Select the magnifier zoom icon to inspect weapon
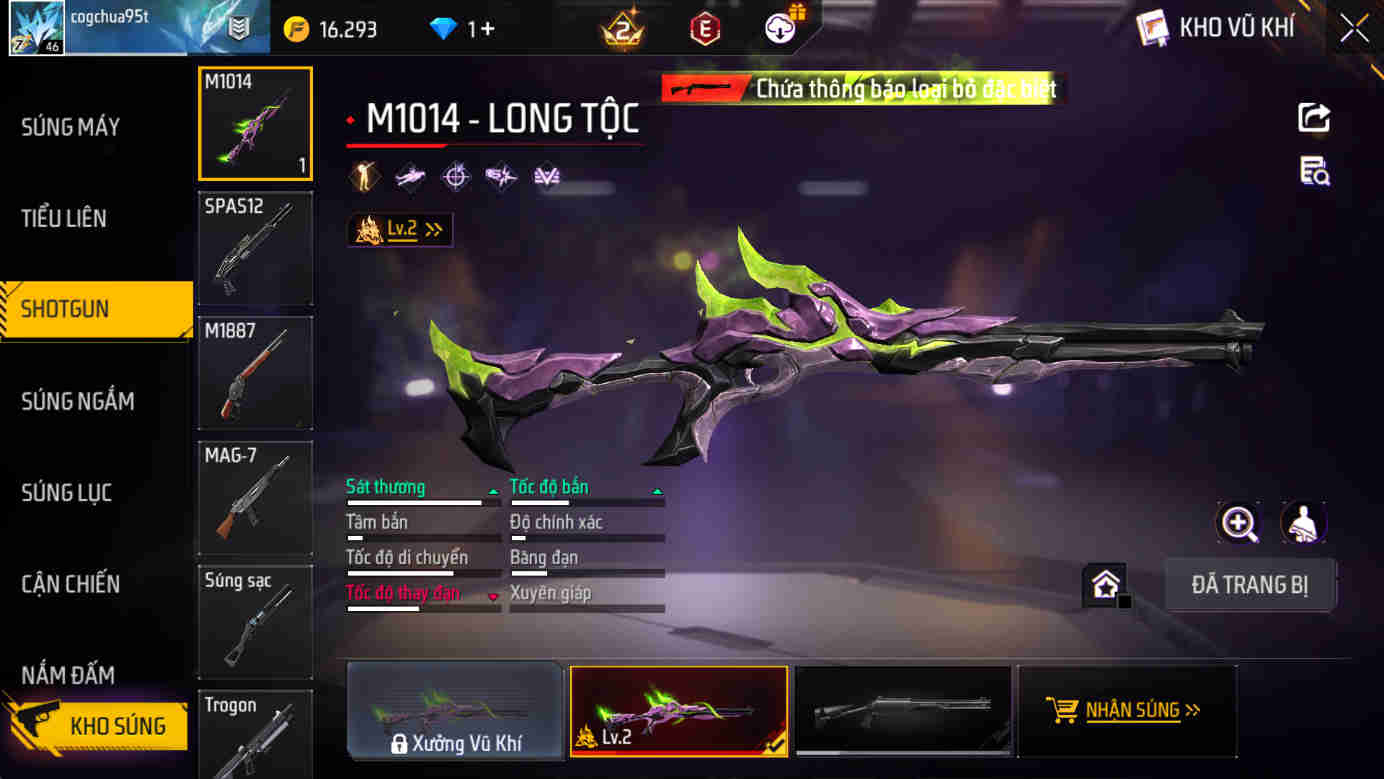 pyautogui.click(x=1238, y=523)
